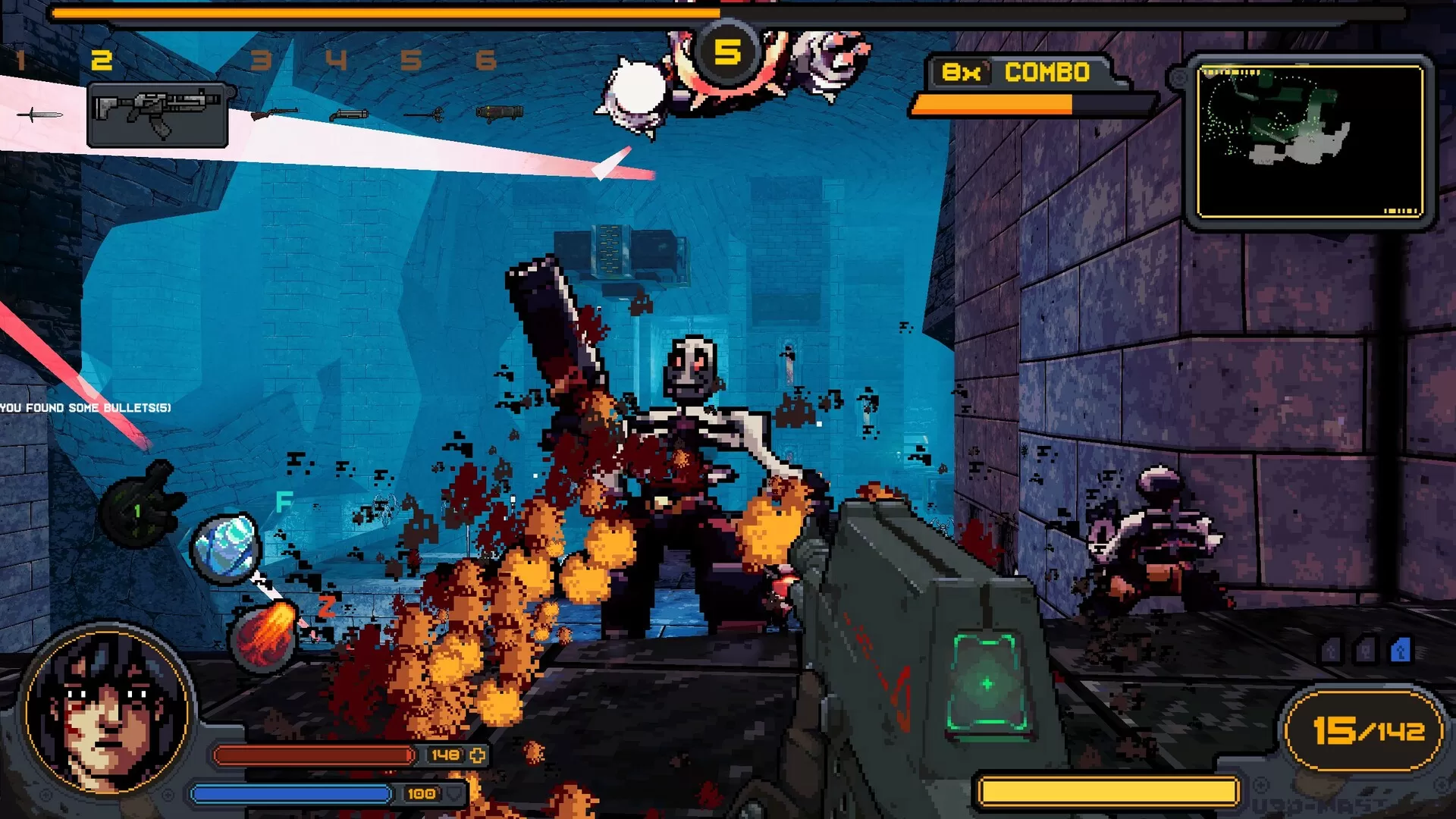Select the harpoon weapon in slot 5
The image size is (1456, 819).
tap(425, 115)
